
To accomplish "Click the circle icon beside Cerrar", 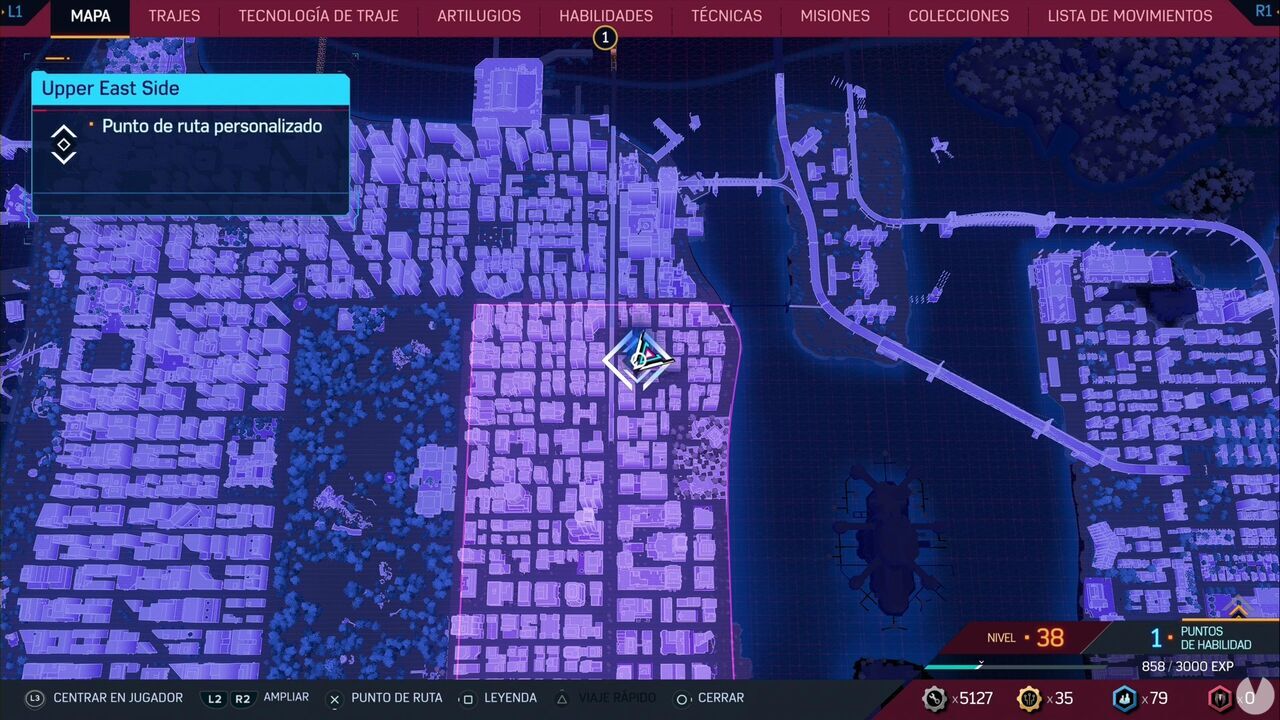I will tap(681, 698).
